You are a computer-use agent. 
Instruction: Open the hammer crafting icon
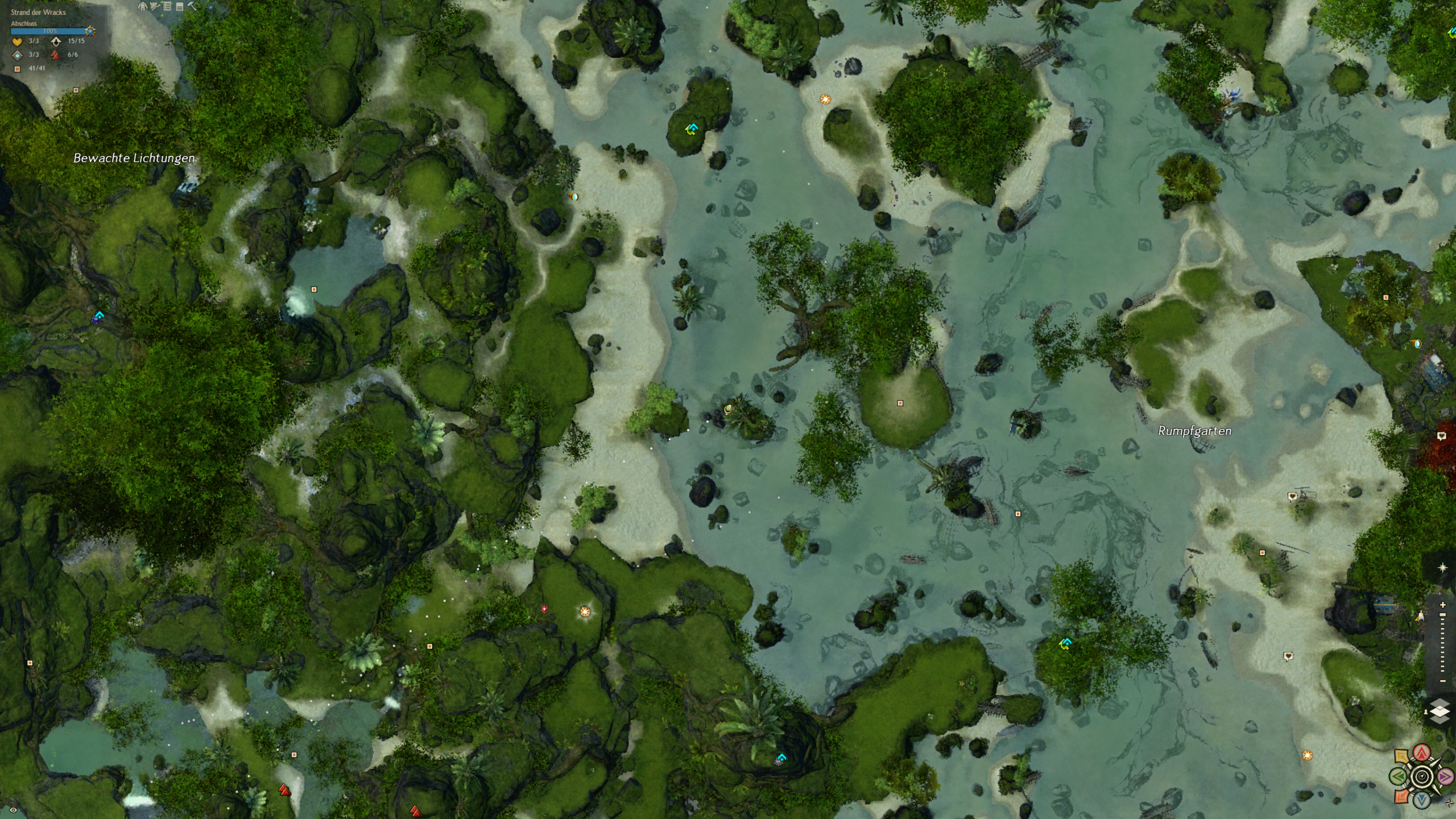pyautogui.click(x=192, y=6)
